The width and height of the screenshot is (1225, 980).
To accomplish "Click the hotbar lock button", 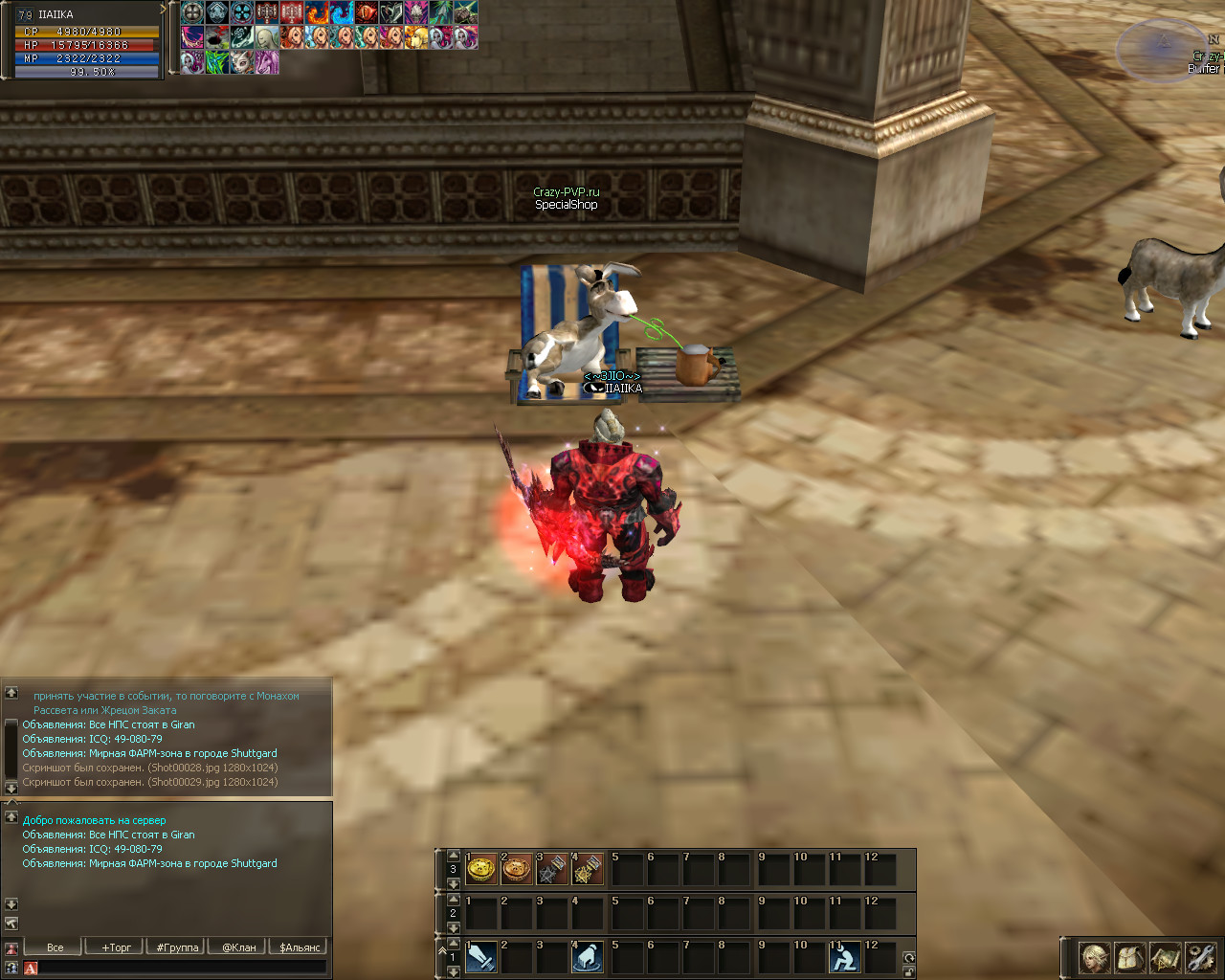I will (x=909, y=972).
